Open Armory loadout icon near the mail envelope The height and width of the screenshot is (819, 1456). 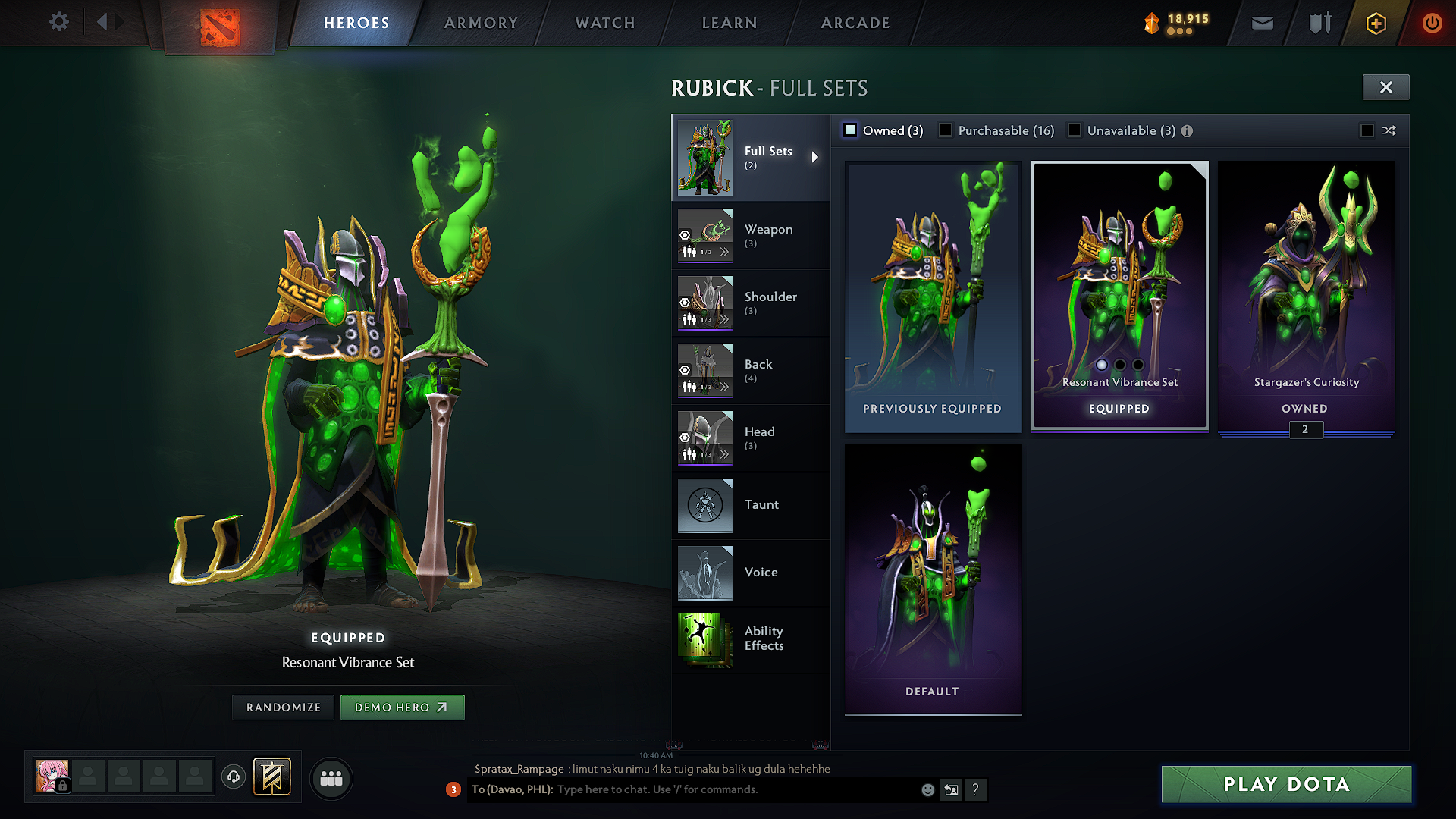pos(1319,23)
